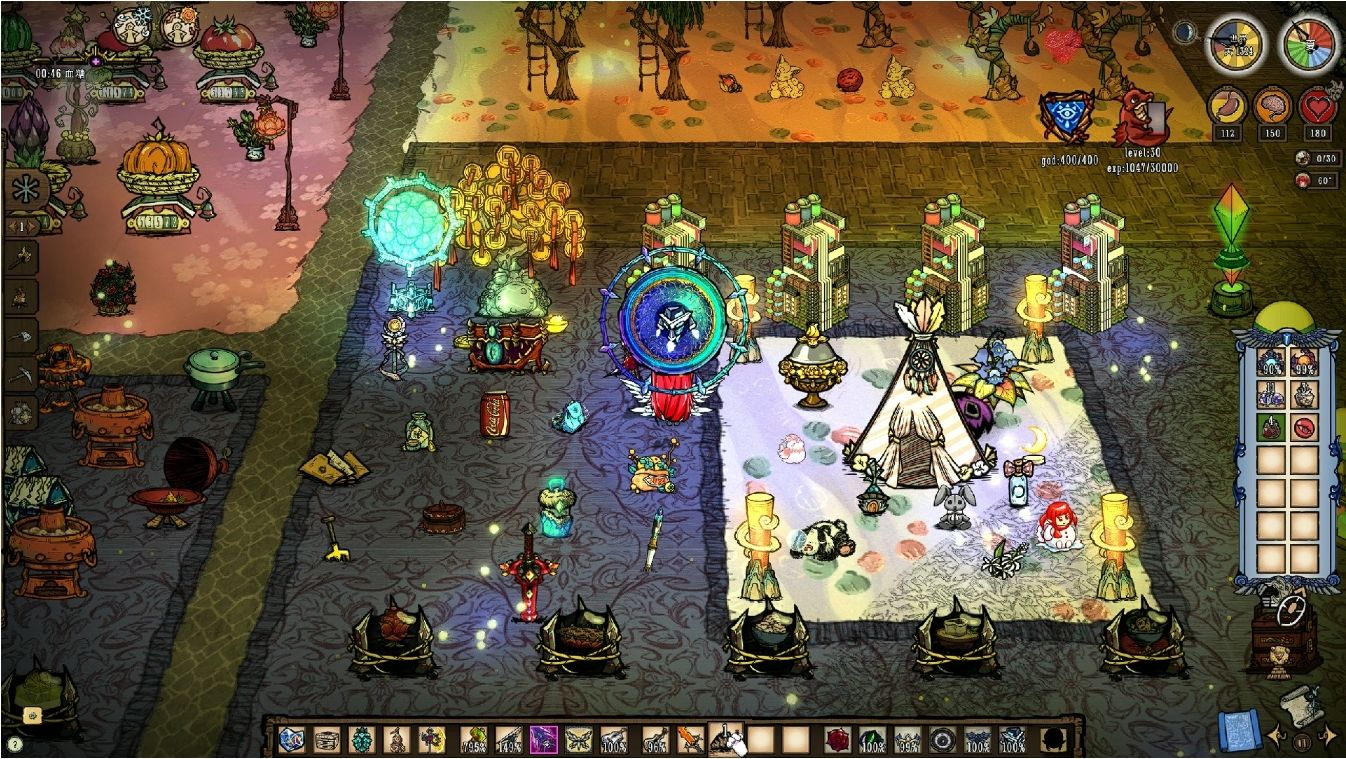
Task: Select the teal beetle hotbar item
Action: [361, 740]
